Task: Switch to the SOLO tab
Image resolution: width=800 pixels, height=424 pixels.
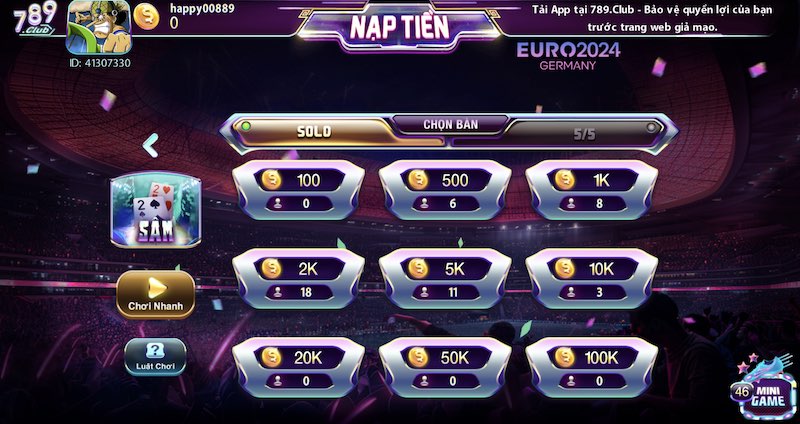Action: pos(314,131)
